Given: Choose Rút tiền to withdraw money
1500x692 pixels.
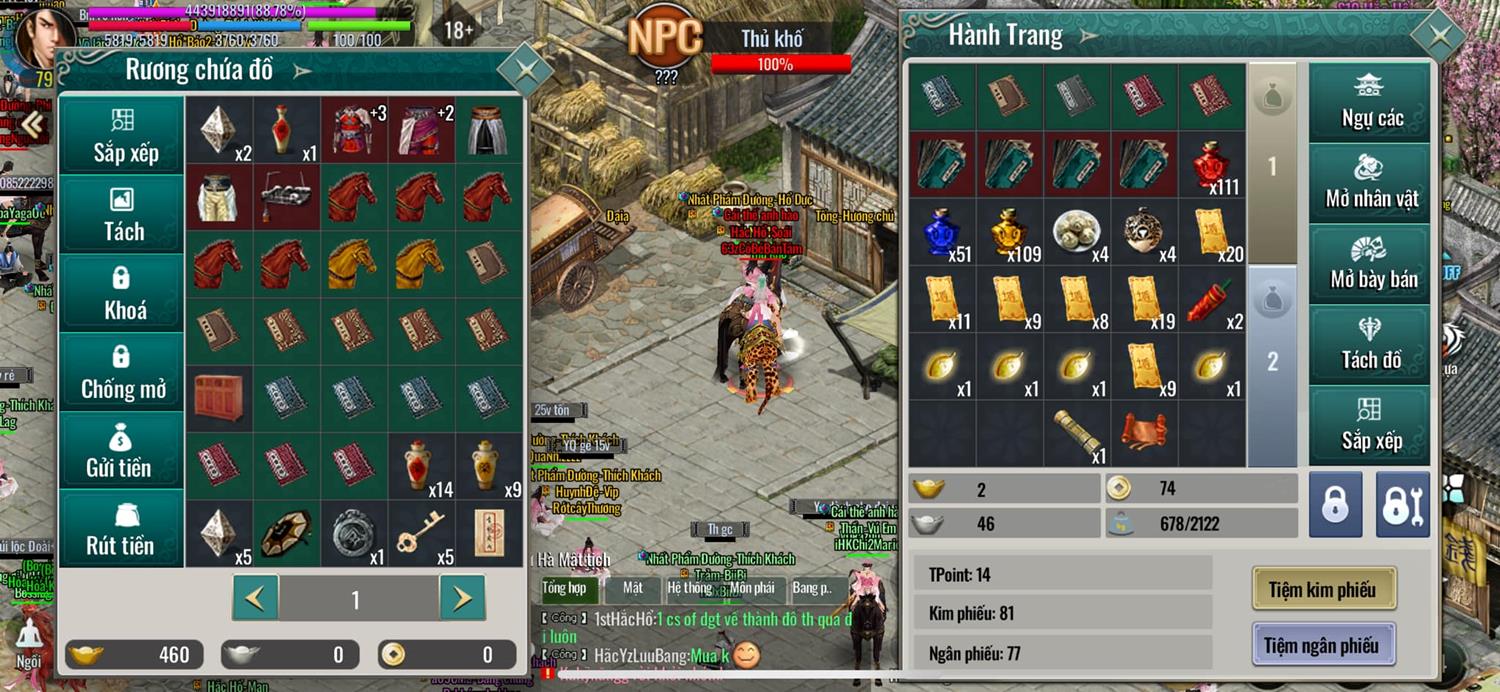Looking at the screenshot, I should 122,529.
